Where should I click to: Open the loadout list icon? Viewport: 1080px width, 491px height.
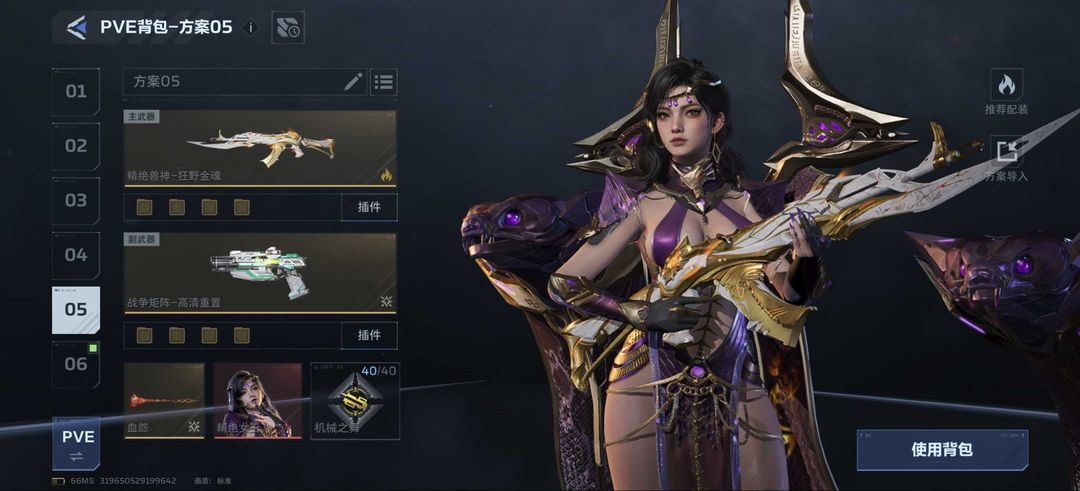tap(383, 82)
